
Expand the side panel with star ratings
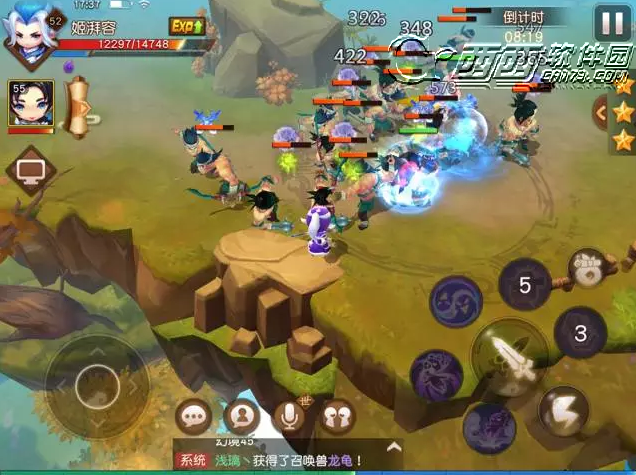pyautogui.click(x=600, y=111)
